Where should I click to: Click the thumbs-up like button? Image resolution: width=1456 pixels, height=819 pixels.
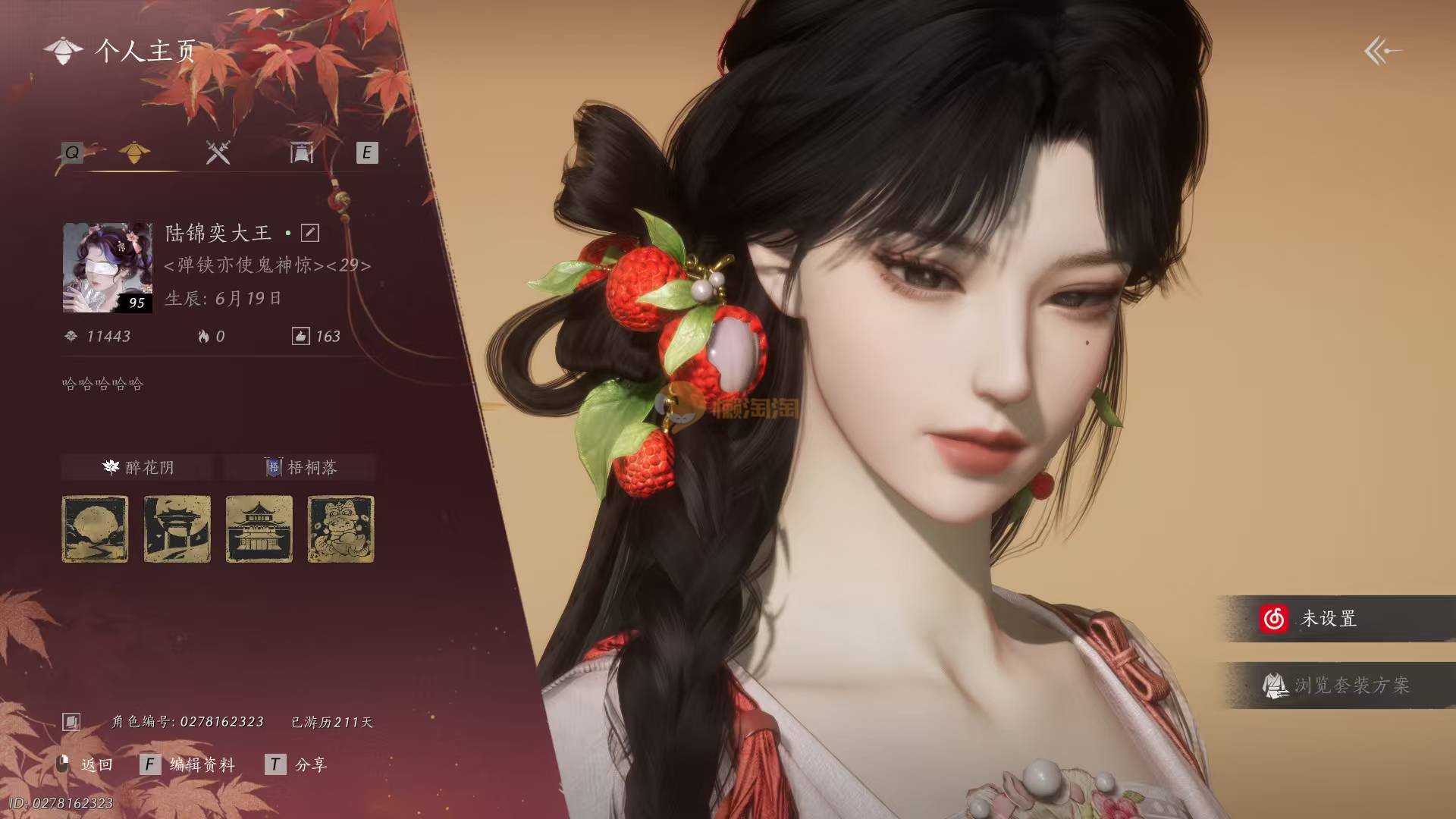pyautogui.click(x=300, y=336)
